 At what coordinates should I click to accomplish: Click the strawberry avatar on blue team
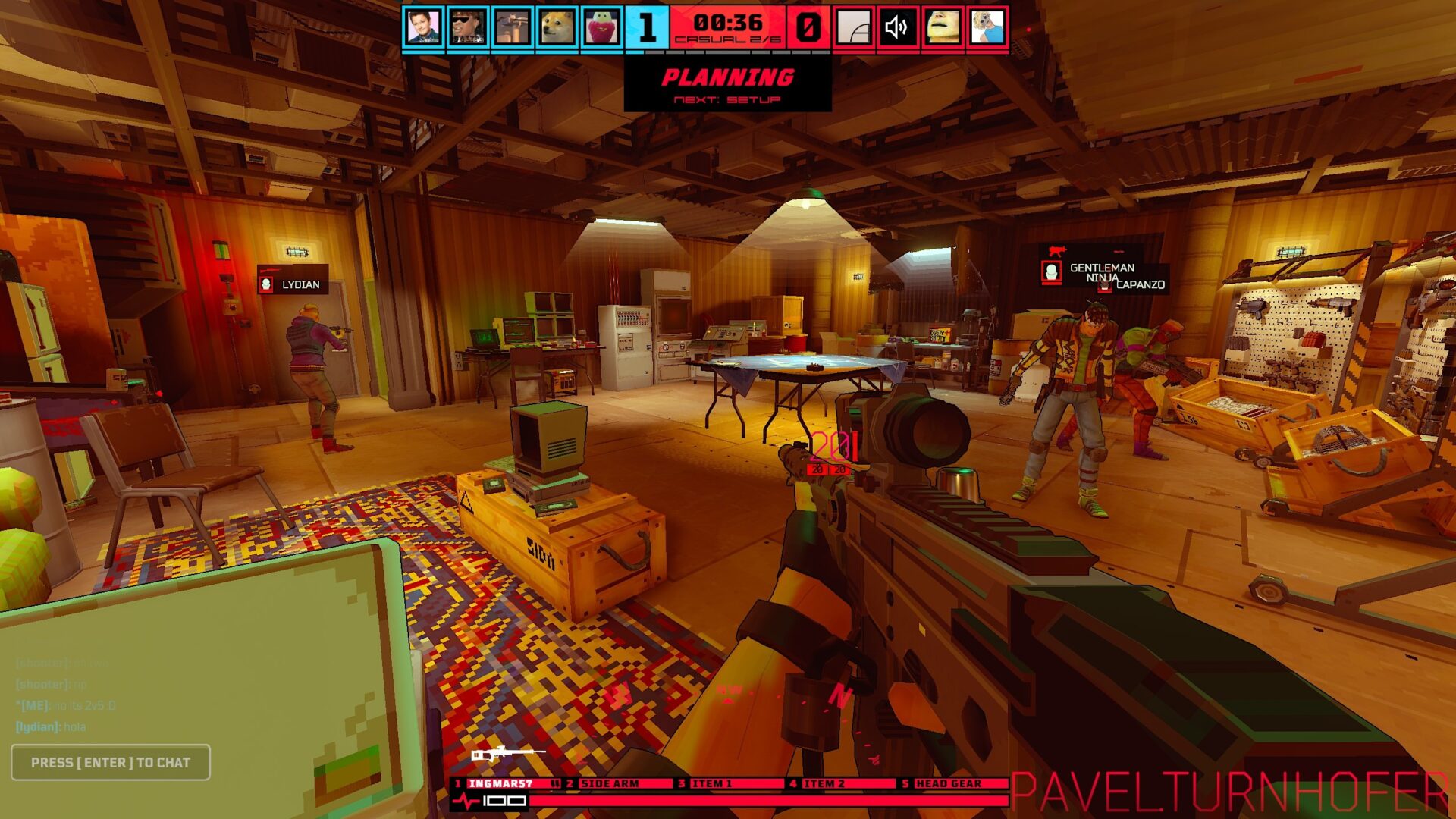click(602, 28)
